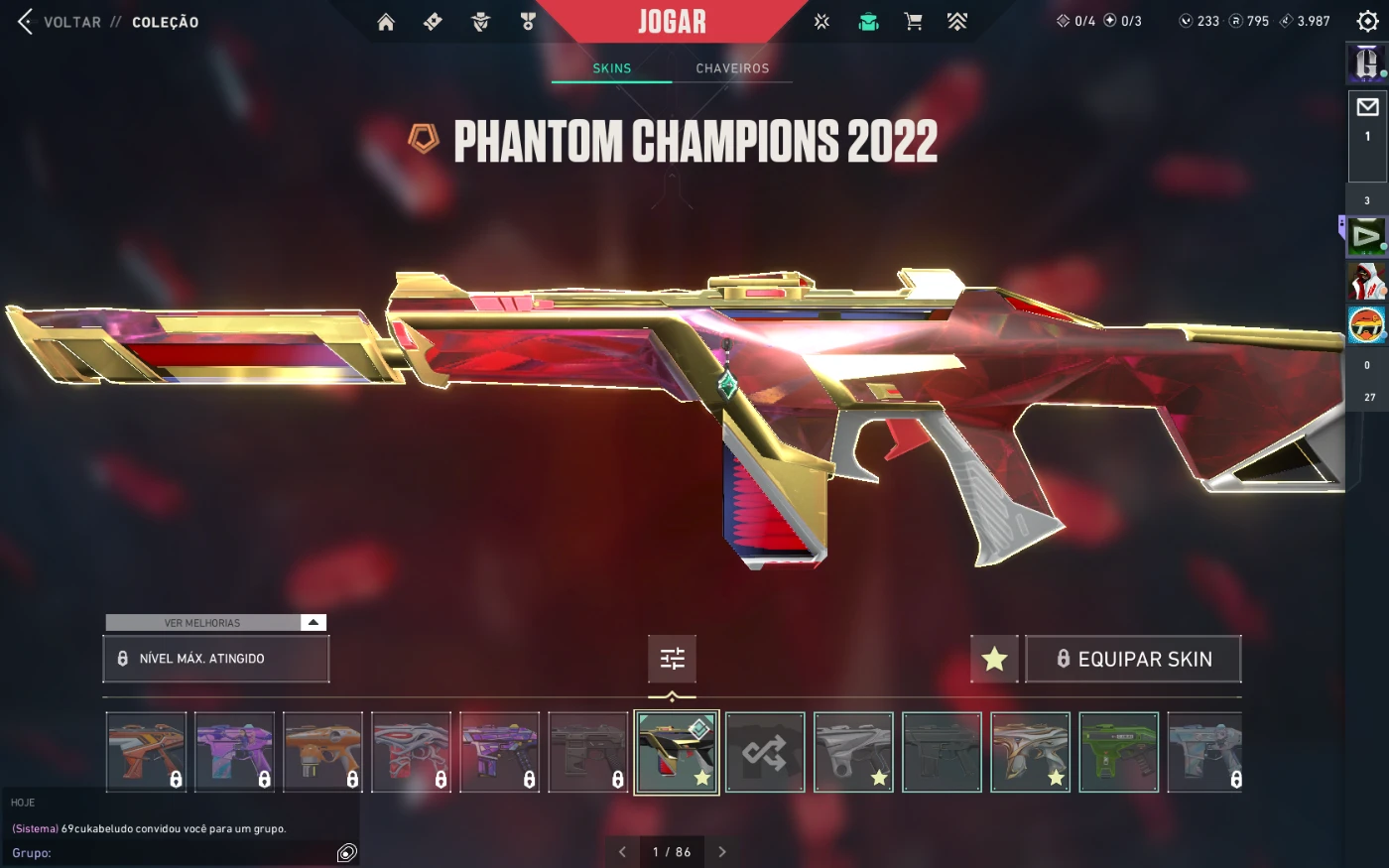Select the Skins tab
Image resolution: width=1389 pixels, height=868 pixels.
tap(611, 68)
